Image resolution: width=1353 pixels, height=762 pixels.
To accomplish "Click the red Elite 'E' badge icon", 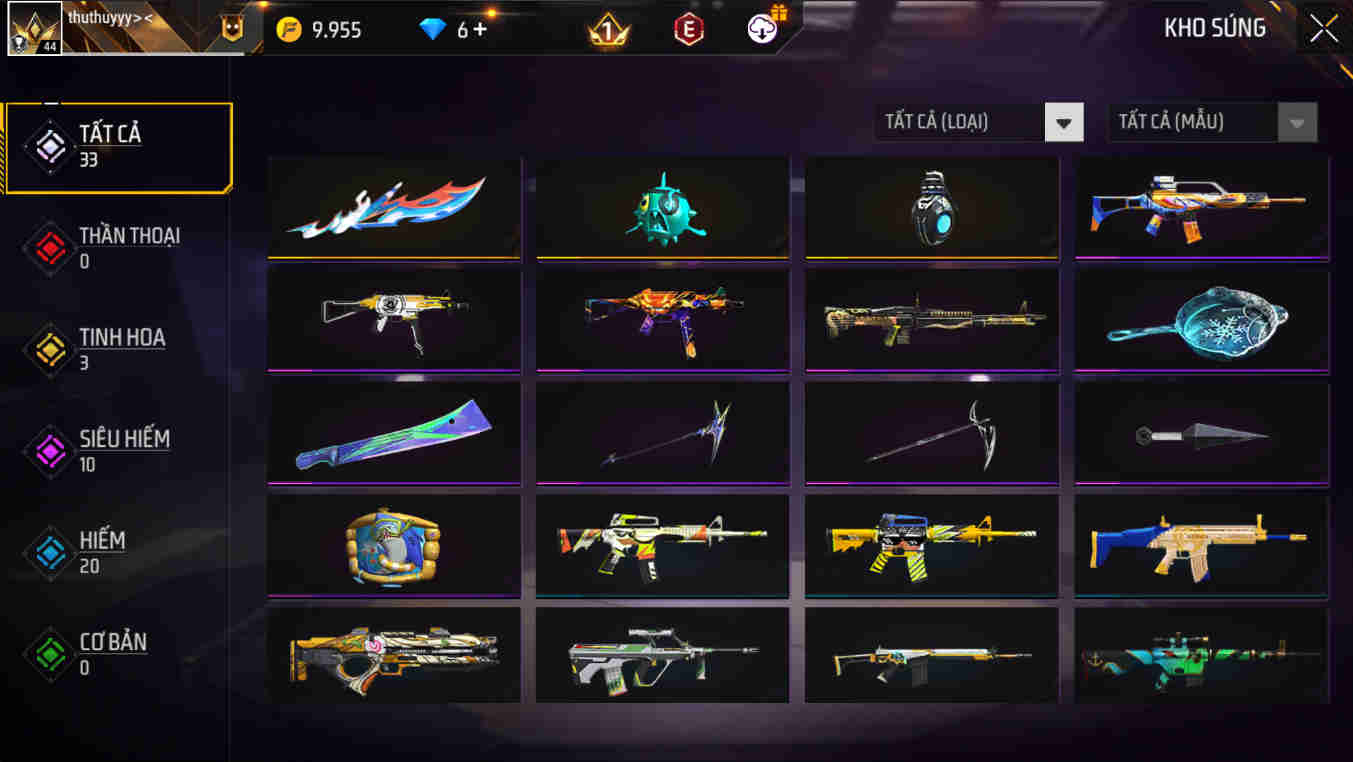I will [691, 29].
